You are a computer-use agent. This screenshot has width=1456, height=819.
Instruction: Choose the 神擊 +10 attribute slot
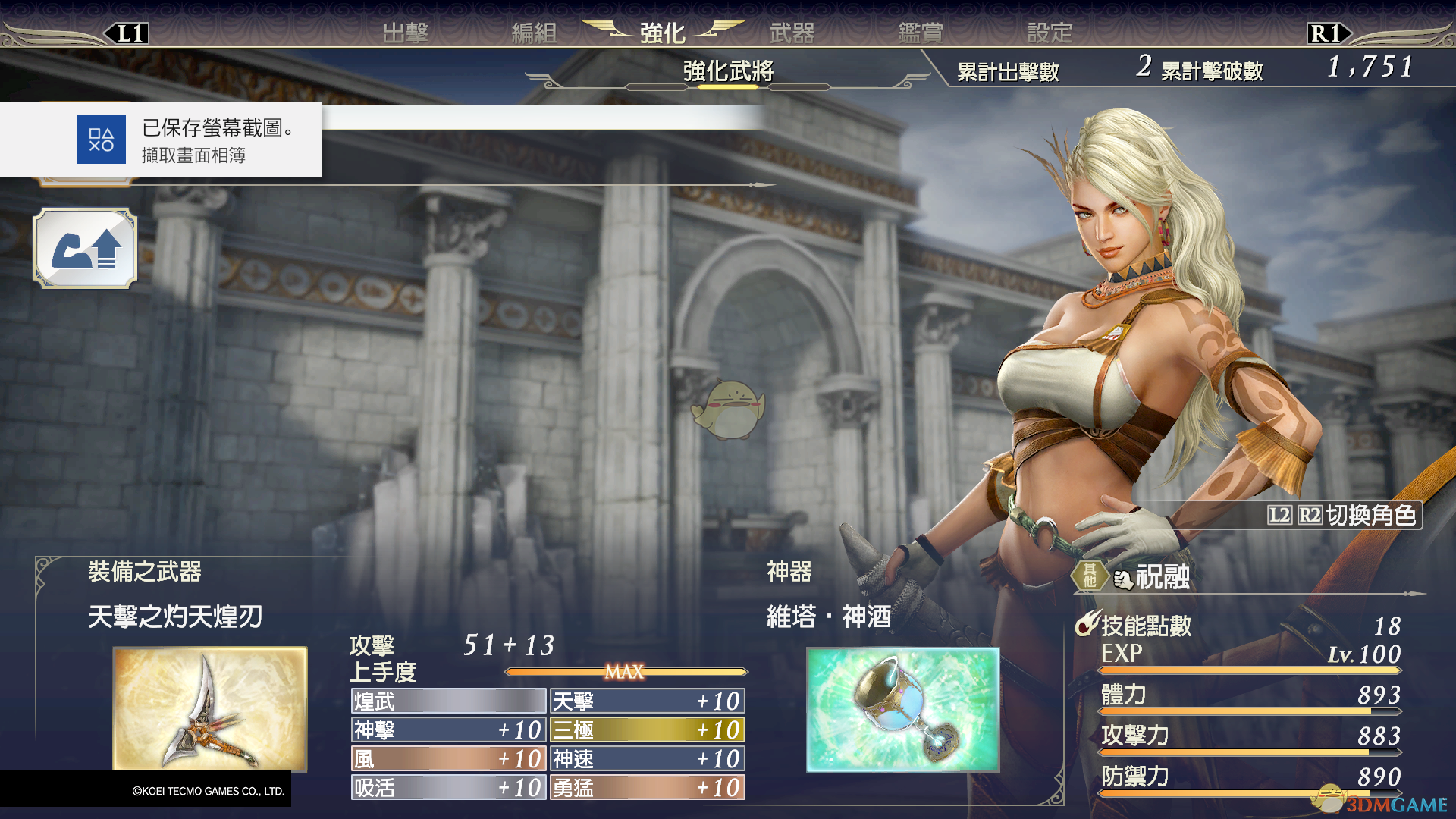pyautogui.click(x=448, y=730)
